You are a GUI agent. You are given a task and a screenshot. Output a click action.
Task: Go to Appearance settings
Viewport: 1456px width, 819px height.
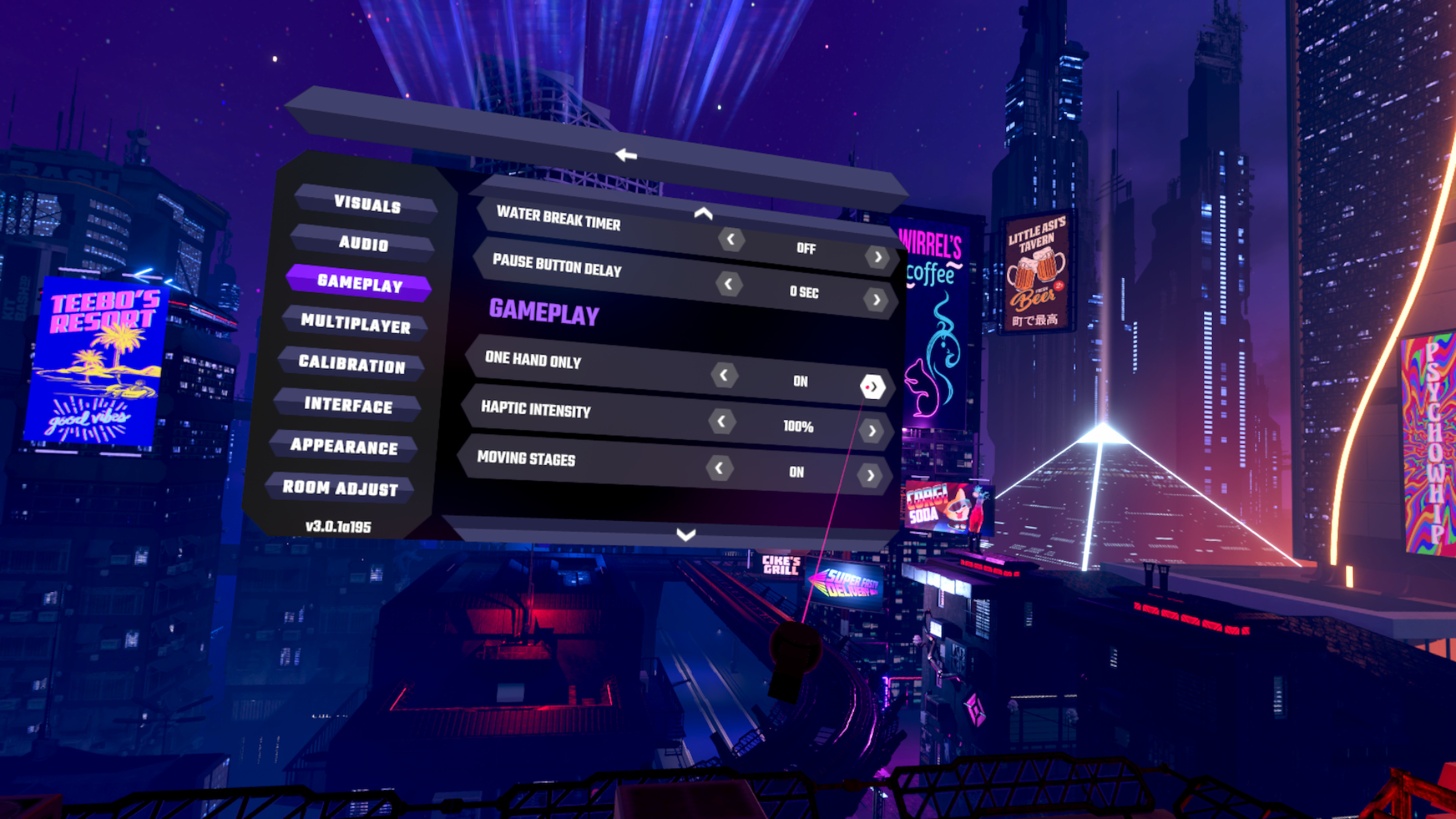pyautogui.click(x=344, y=448)
